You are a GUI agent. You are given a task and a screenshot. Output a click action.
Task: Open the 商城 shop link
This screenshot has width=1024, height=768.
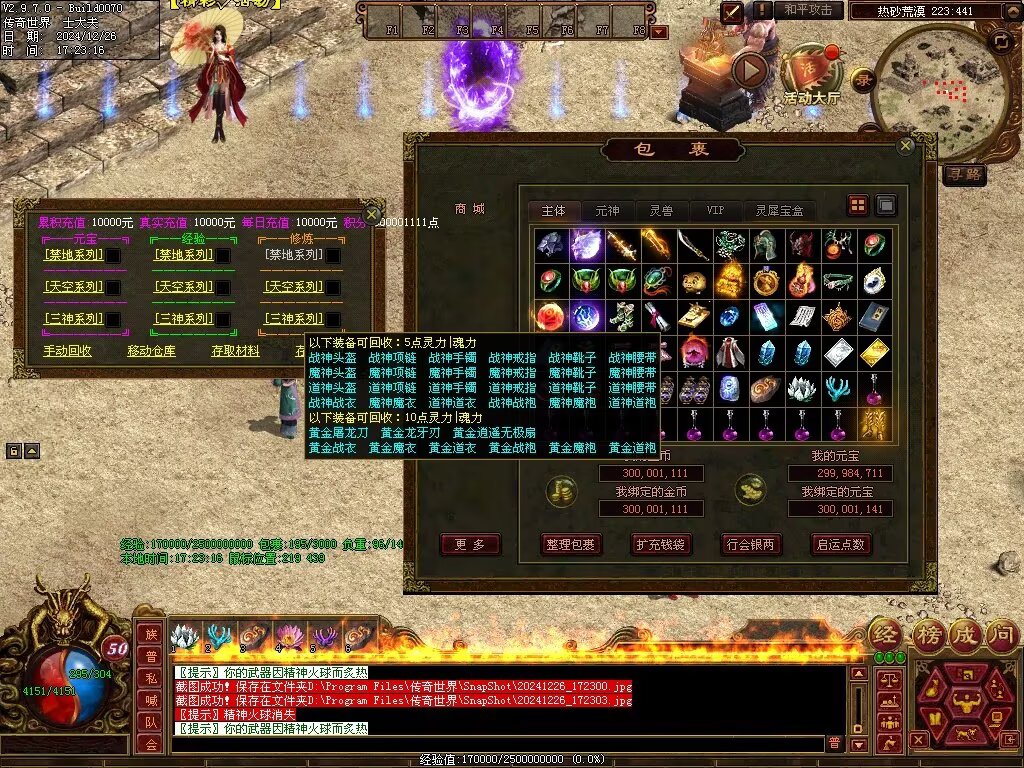click(x=469, y=209)
